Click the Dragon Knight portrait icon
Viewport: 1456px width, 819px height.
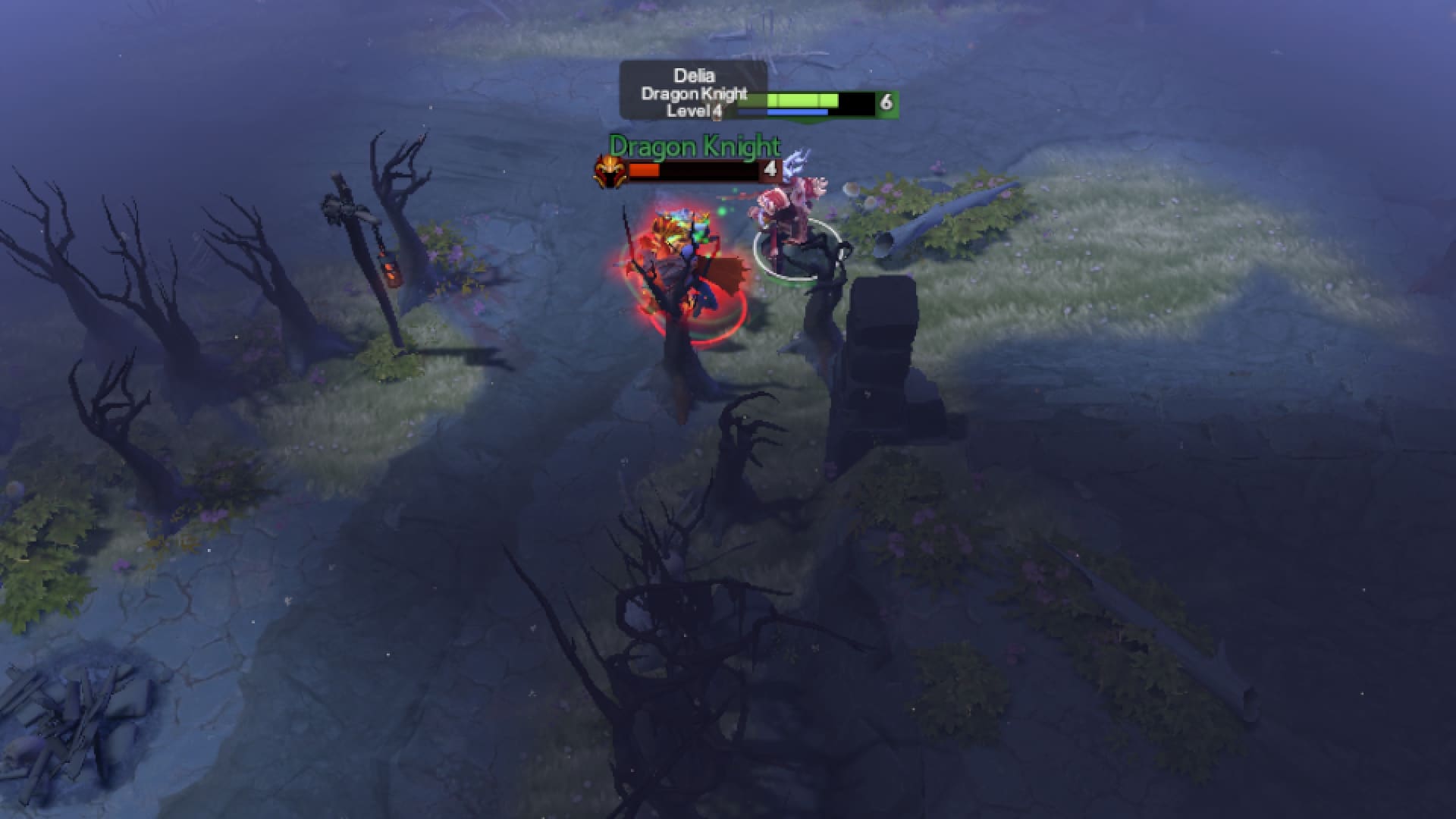tap(610, 171)
